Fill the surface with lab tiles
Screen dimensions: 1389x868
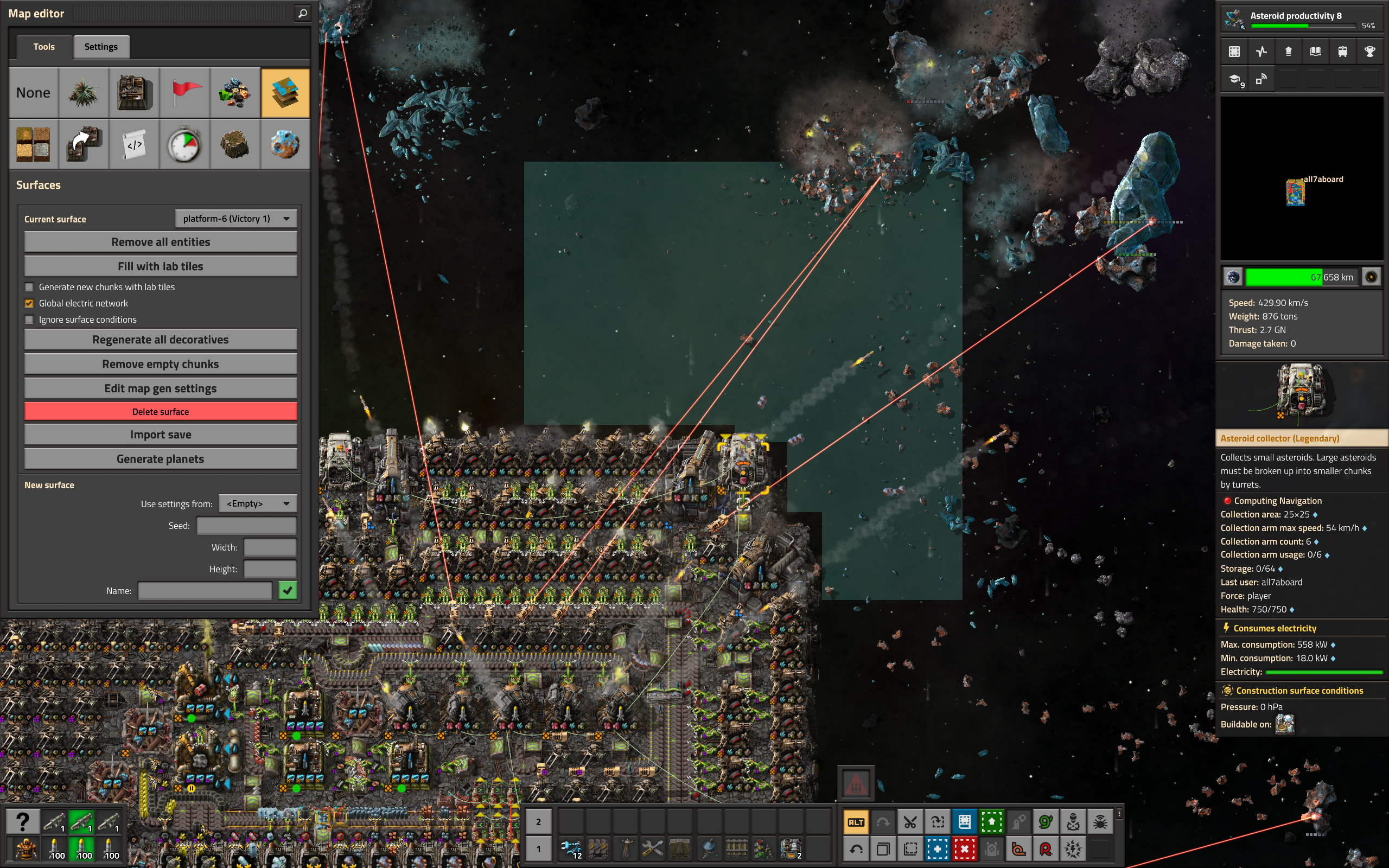(x=160, y=266)
